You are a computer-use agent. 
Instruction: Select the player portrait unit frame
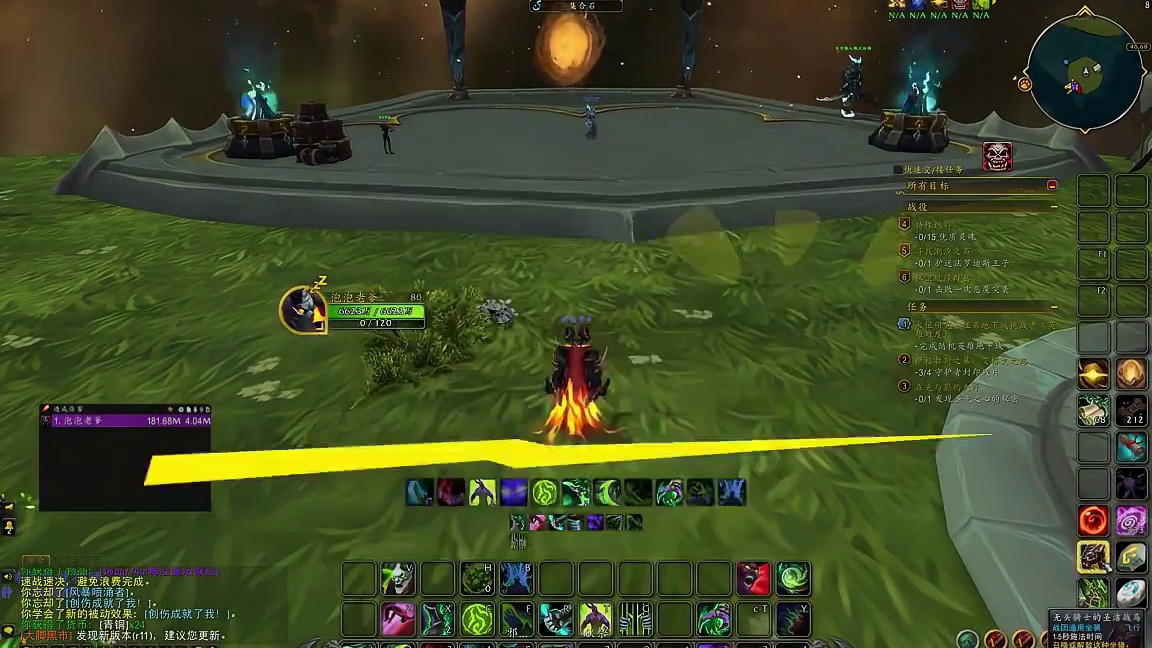point(302,309)
